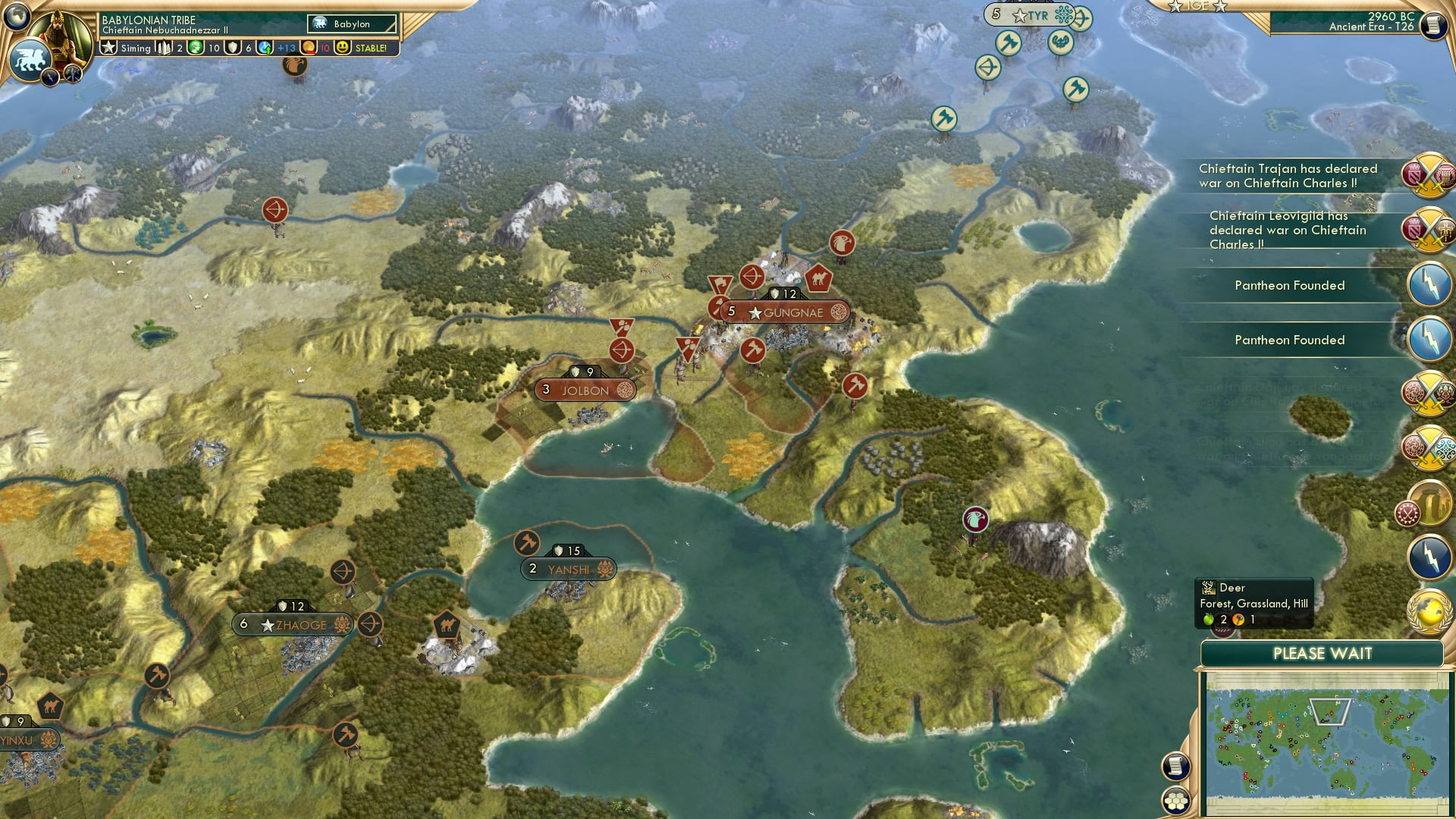Open the game menu at top right

[1434, 24]
